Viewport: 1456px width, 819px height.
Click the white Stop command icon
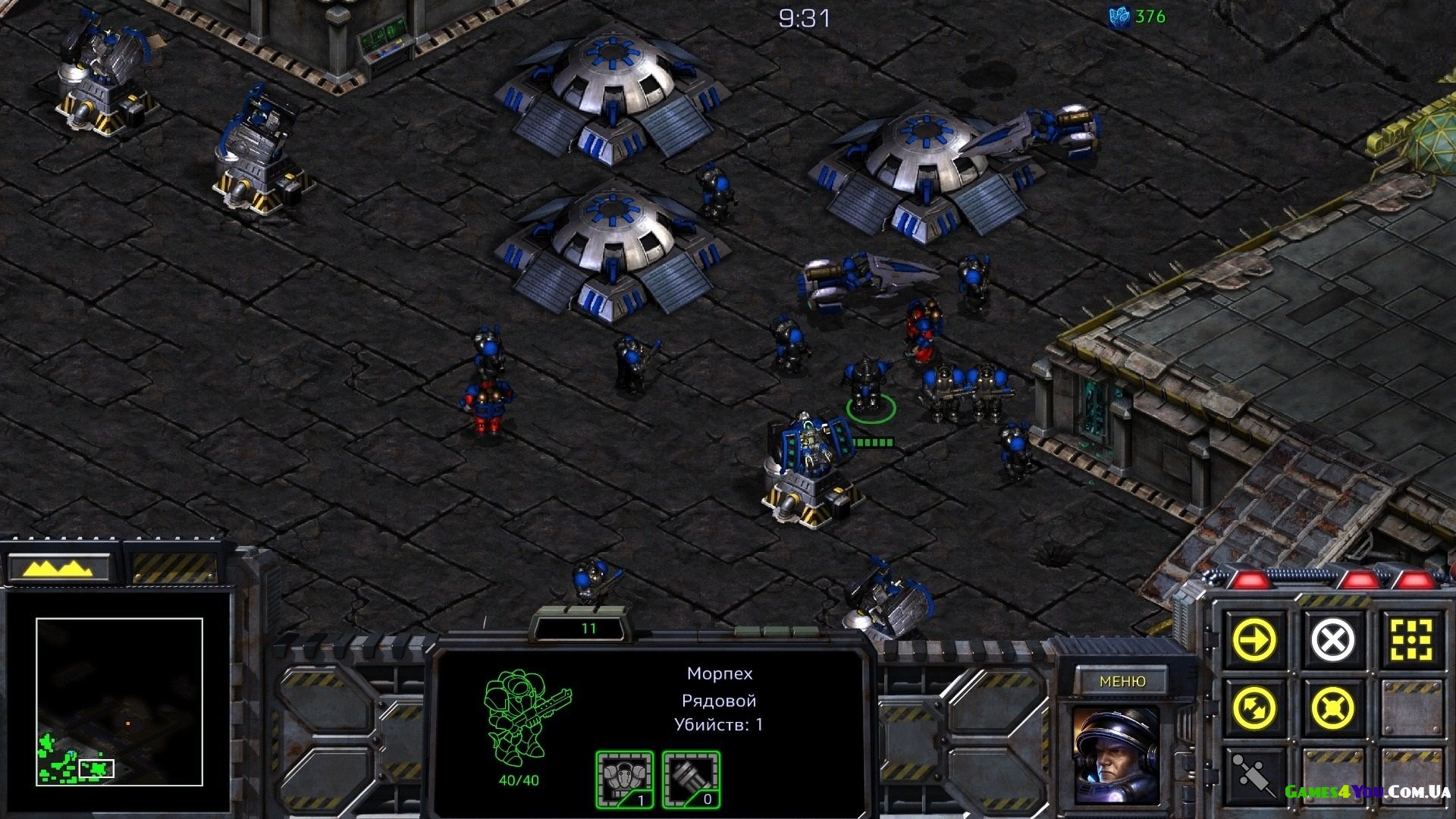point(1332,640)
